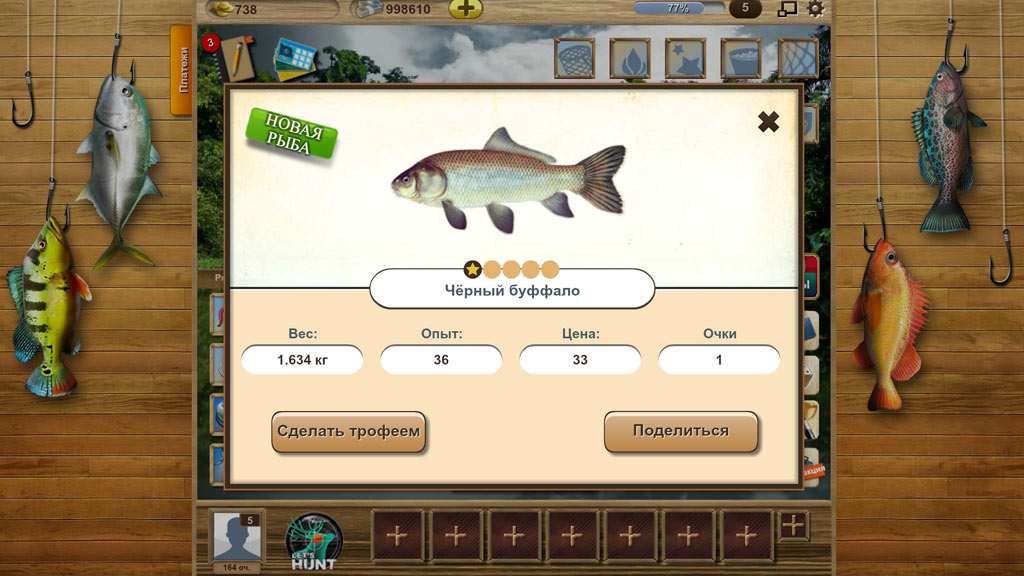Share the catch with Поделиться

[681, 432]
